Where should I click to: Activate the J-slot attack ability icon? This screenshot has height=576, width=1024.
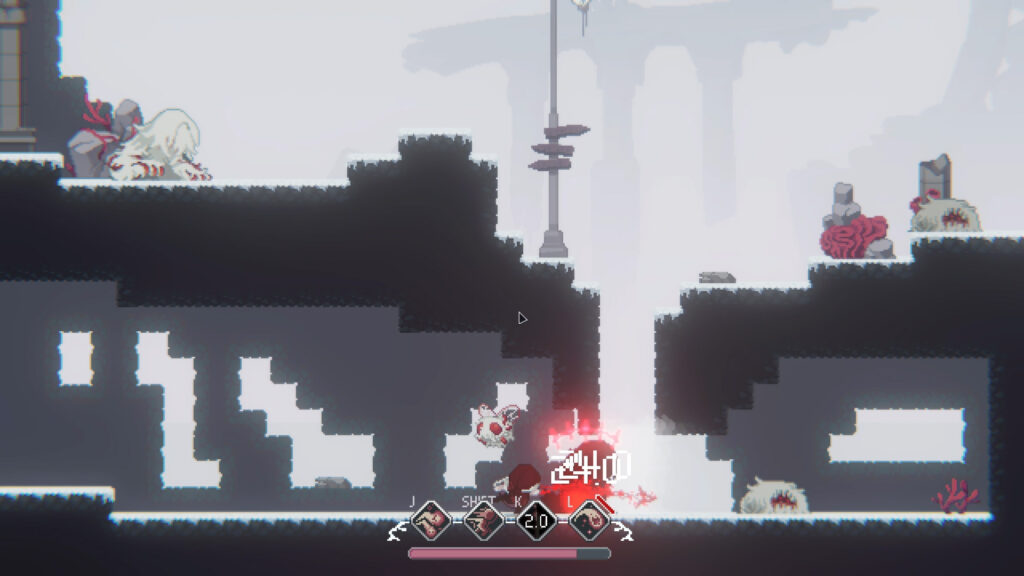tap(431, 521)
